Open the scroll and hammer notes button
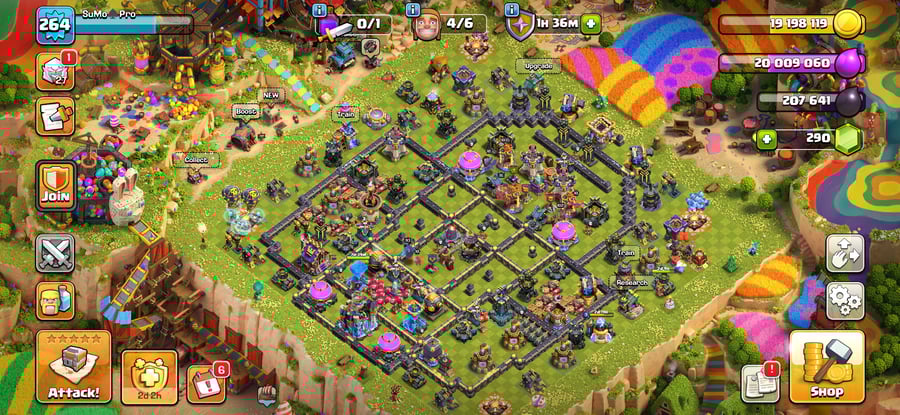 (x=55, y=115)
